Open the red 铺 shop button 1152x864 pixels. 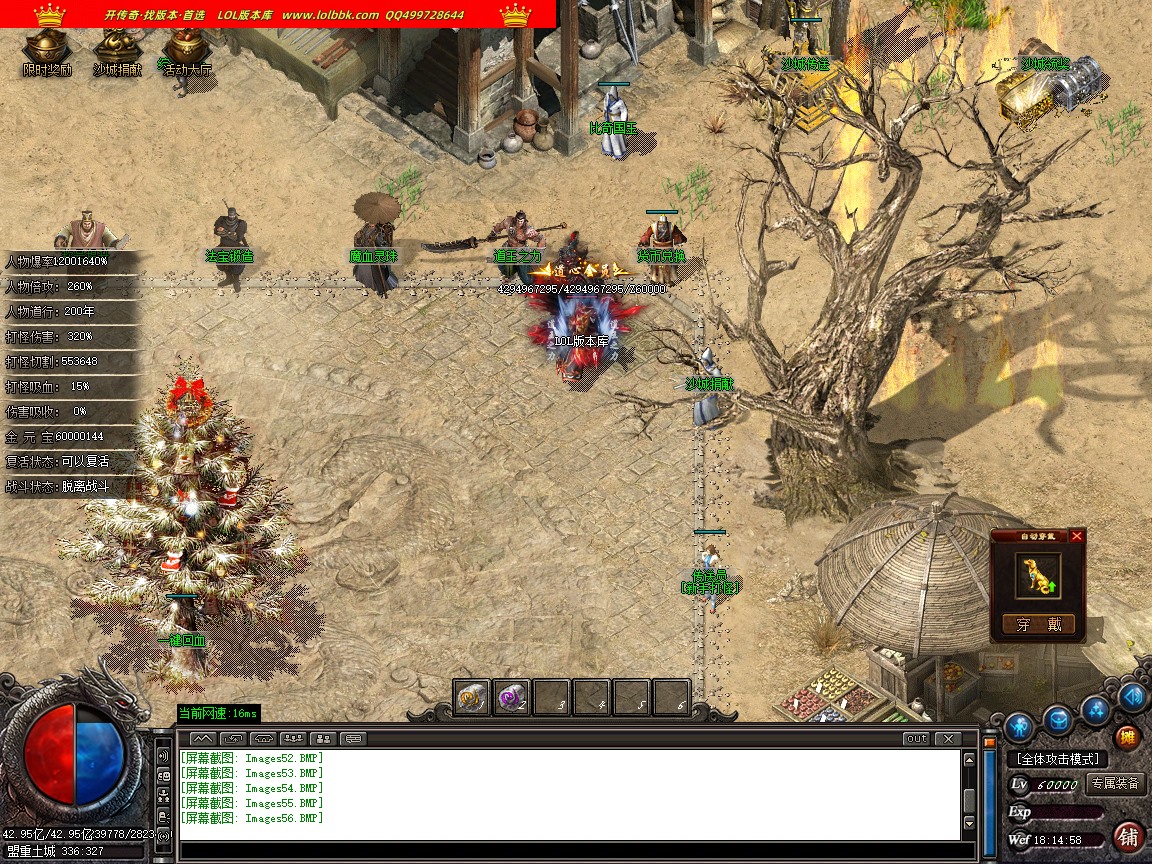1128,835
